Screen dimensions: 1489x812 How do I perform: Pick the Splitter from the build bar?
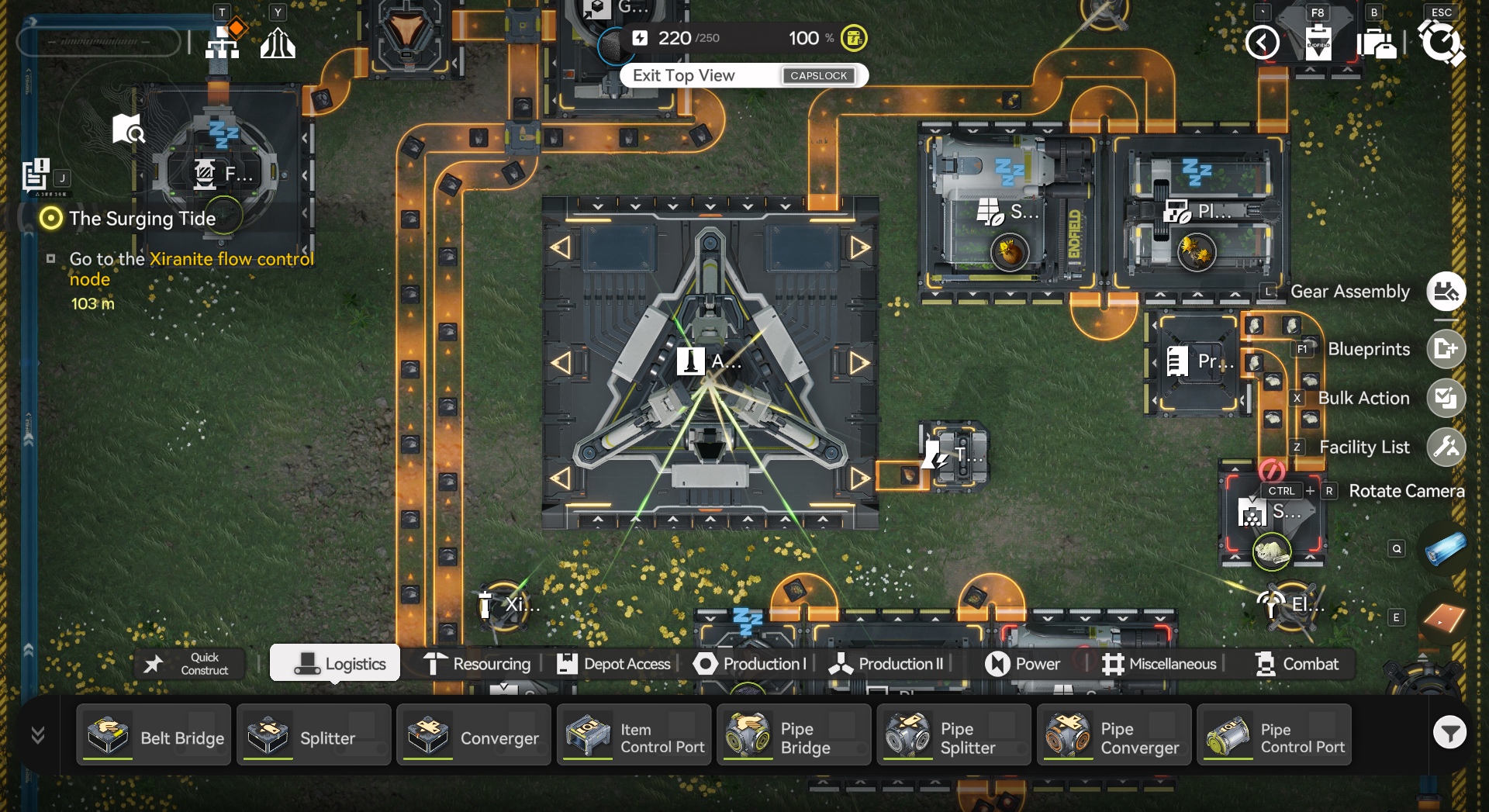(313, 735)
